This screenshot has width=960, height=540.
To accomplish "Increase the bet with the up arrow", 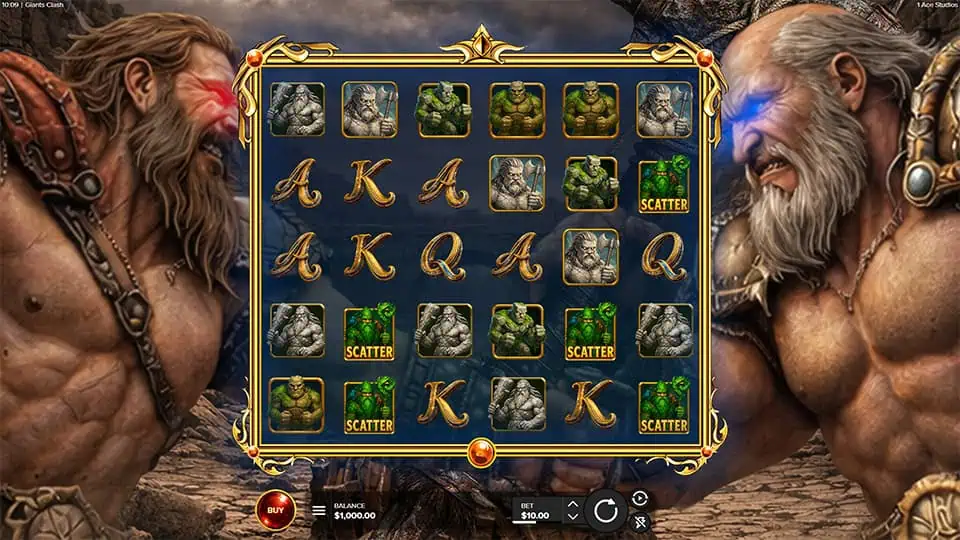I will click(572, 503).
